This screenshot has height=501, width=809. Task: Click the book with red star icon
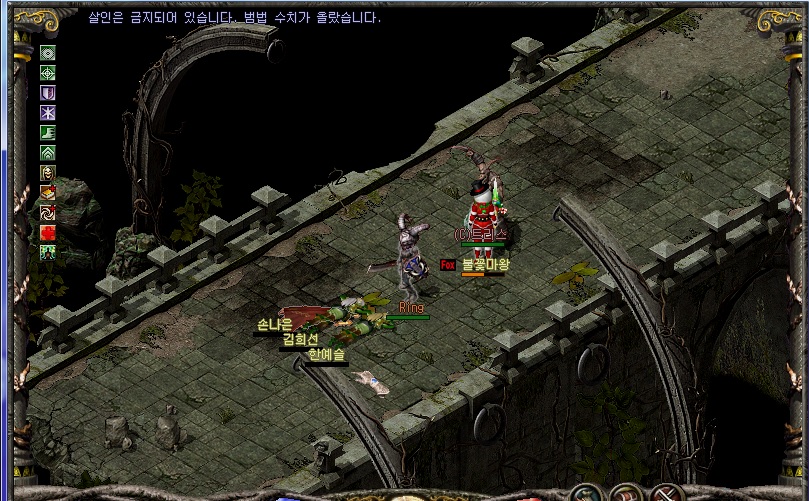pyautogui.click(x=48, y=193)
